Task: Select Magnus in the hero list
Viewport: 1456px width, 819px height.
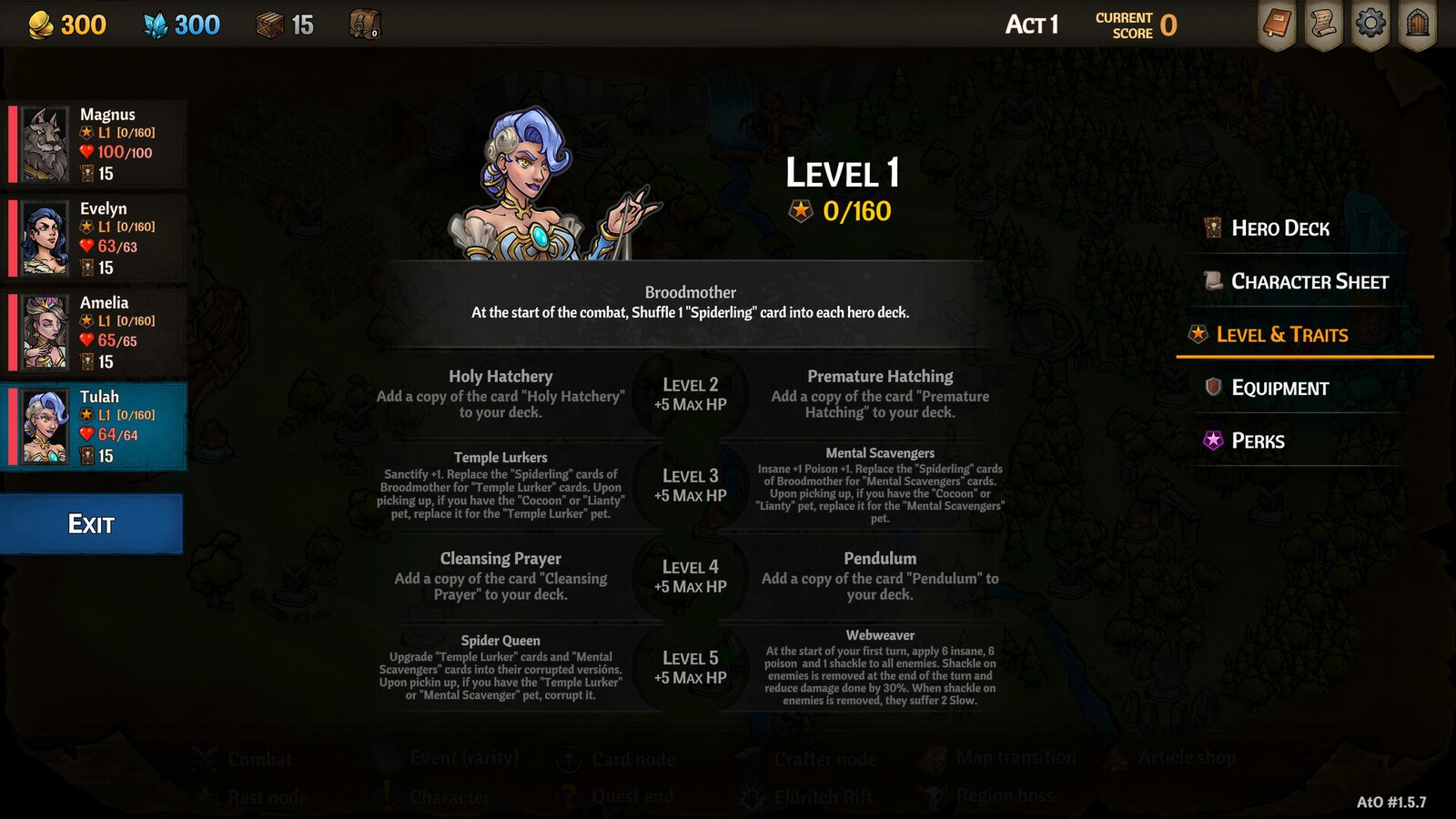Action: [x=96, y=144]
